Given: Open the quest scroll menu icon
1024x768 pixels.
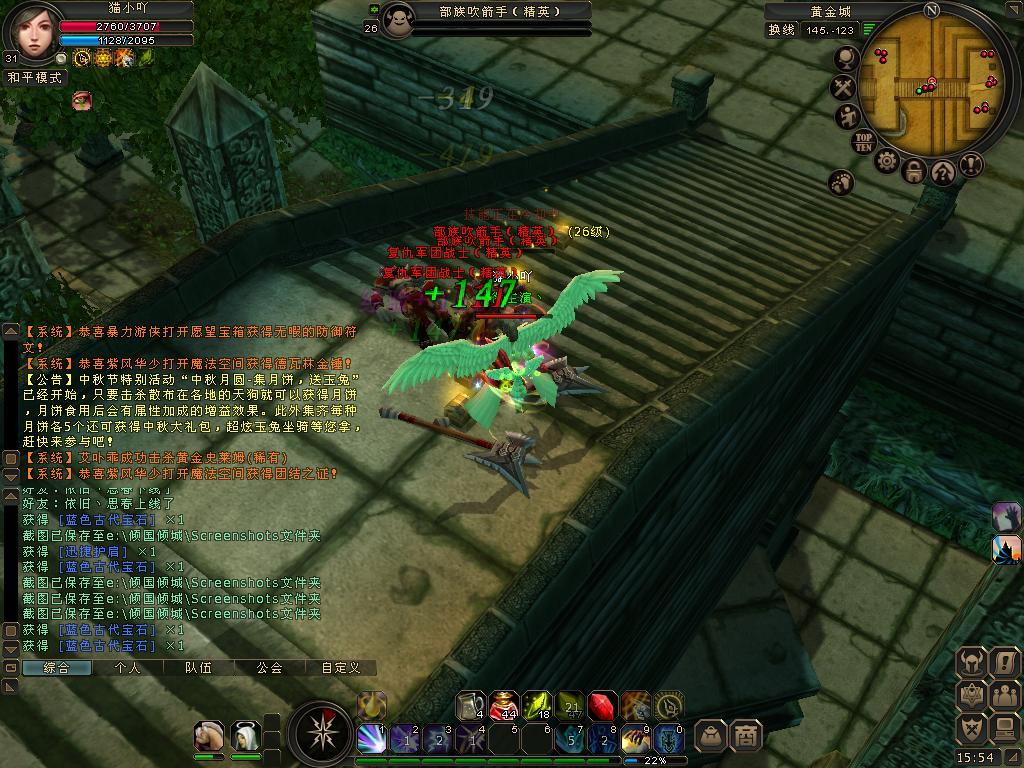Looking at the screenshot, I should point(1004,662).
